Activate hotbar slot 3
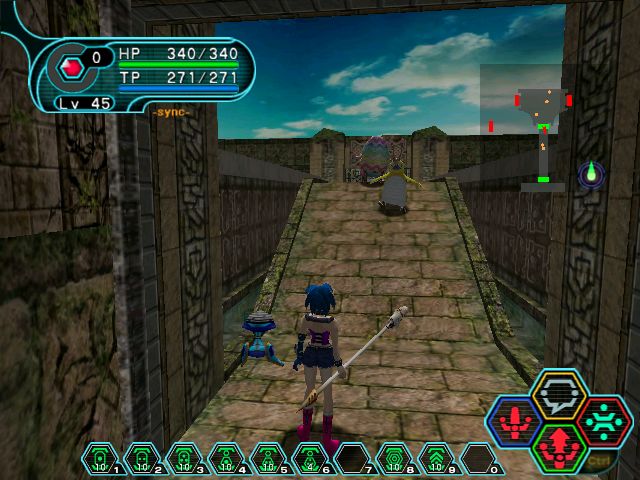Screen dimensions: 640x480 184,458
